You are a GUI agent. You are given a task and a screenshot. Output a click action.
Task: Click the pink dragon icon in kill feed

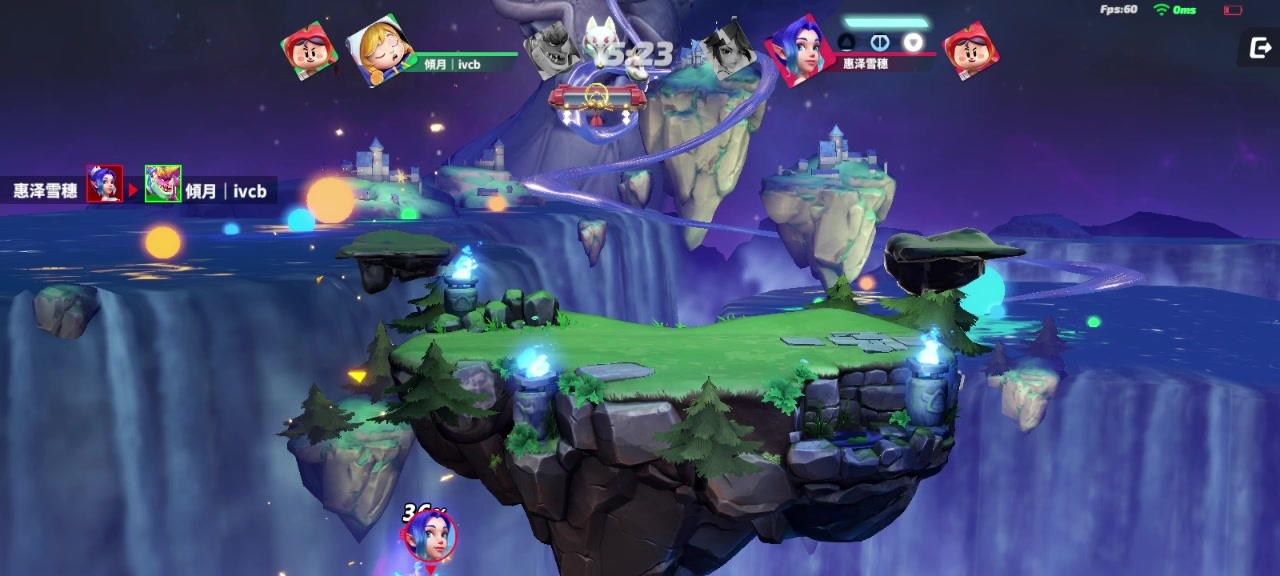pyautogui.click(x=163, y=184)
